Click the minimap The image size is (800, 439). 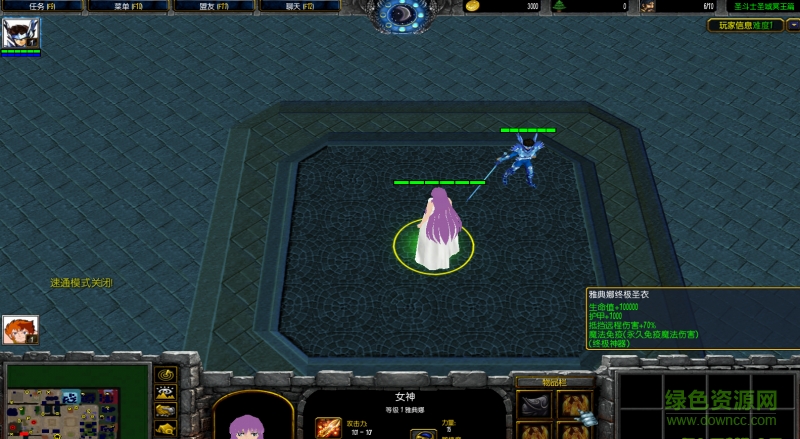77,402
